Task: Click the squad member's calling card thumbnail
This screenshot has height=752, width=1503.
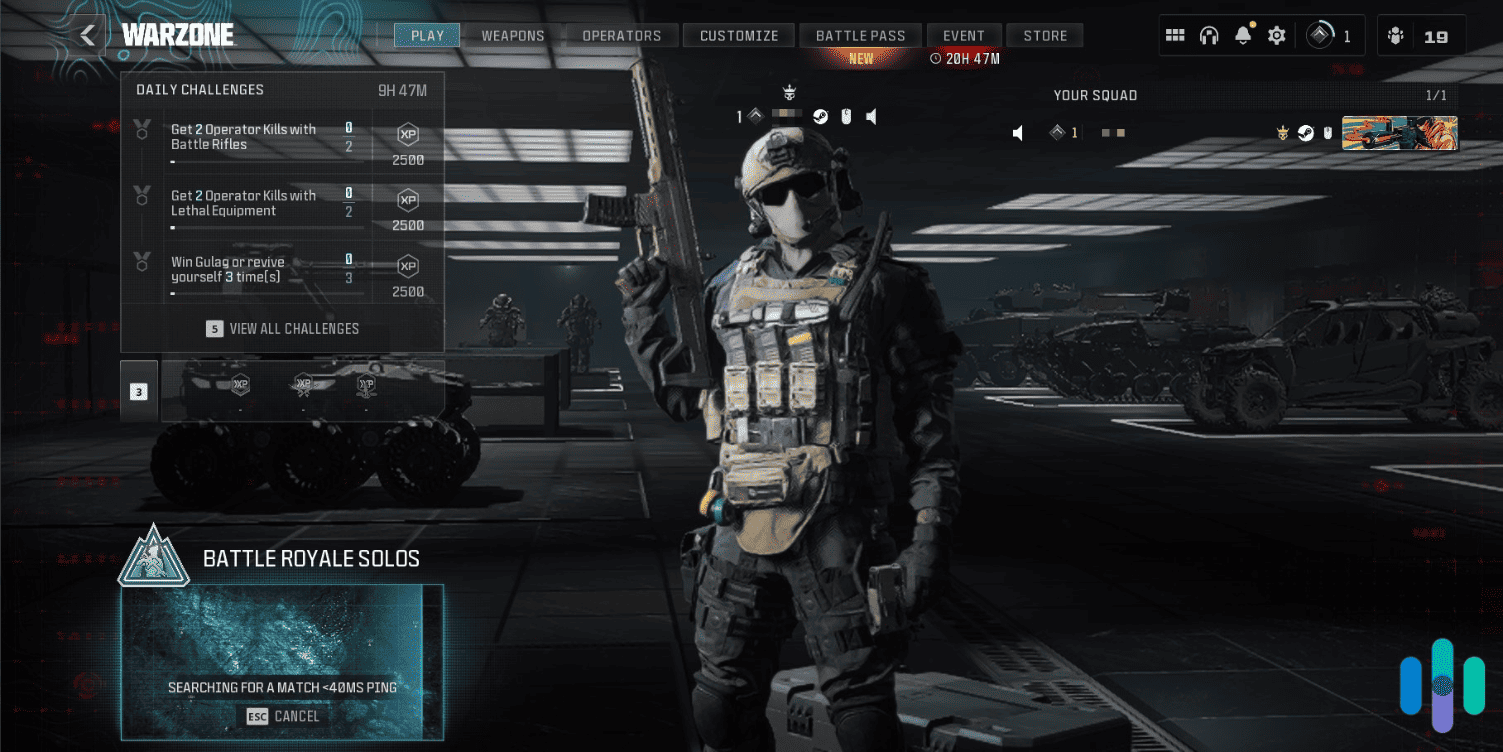Action: 1399,132
